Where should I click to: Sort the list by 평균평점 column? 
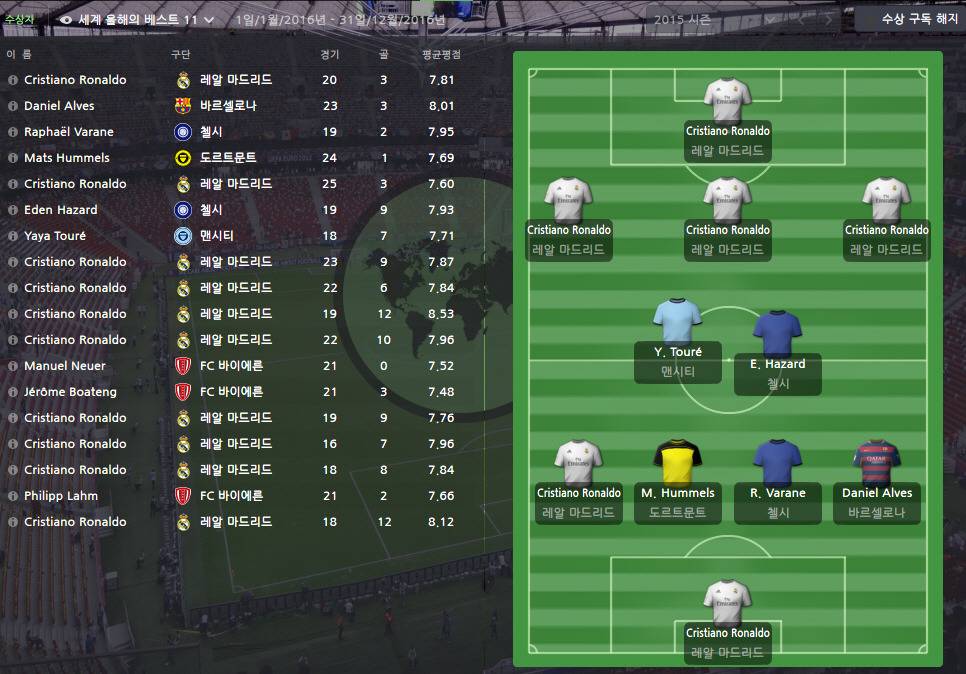[441, 54]
